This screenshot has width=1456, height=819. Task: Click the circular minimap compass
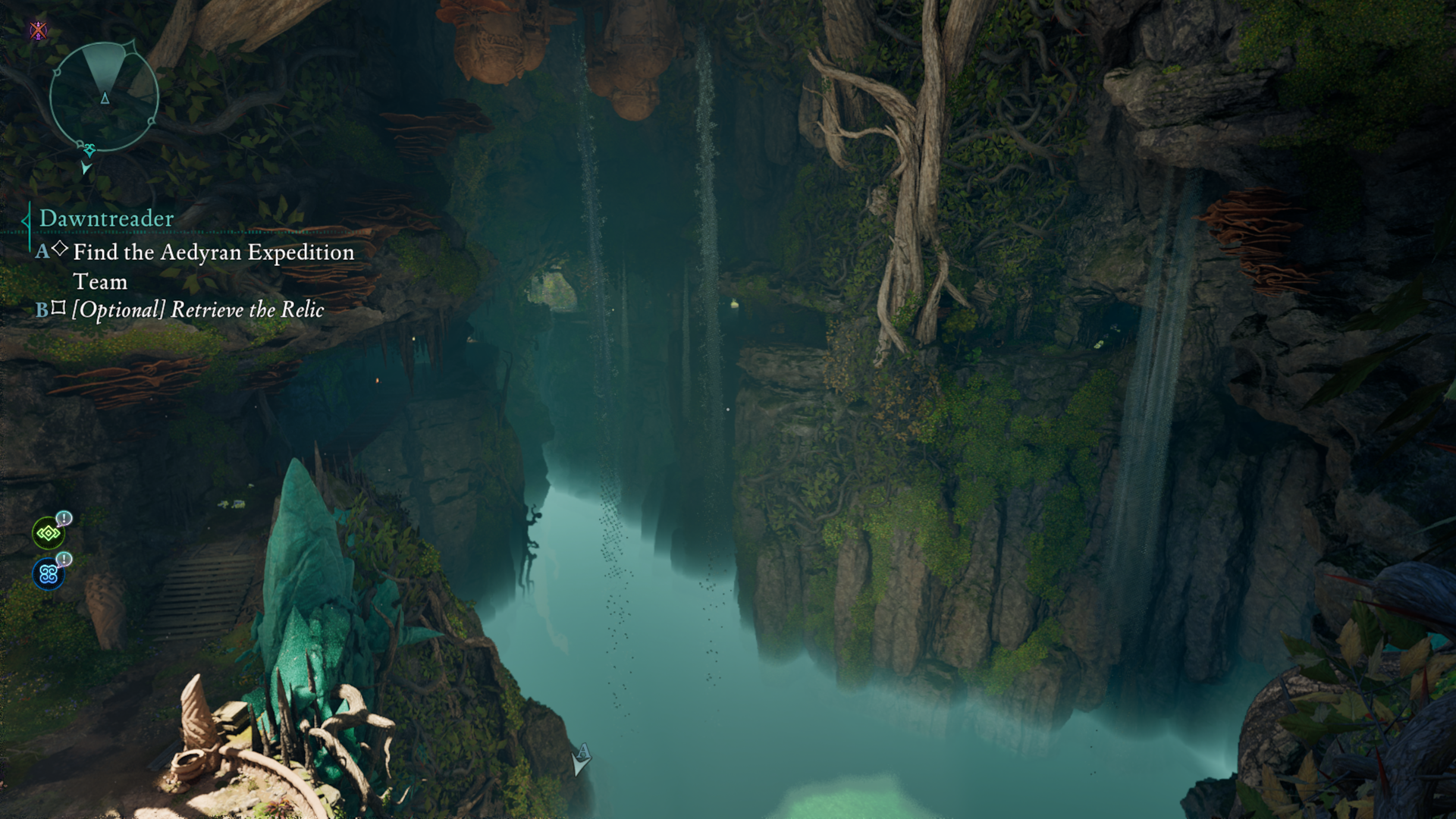104,96
